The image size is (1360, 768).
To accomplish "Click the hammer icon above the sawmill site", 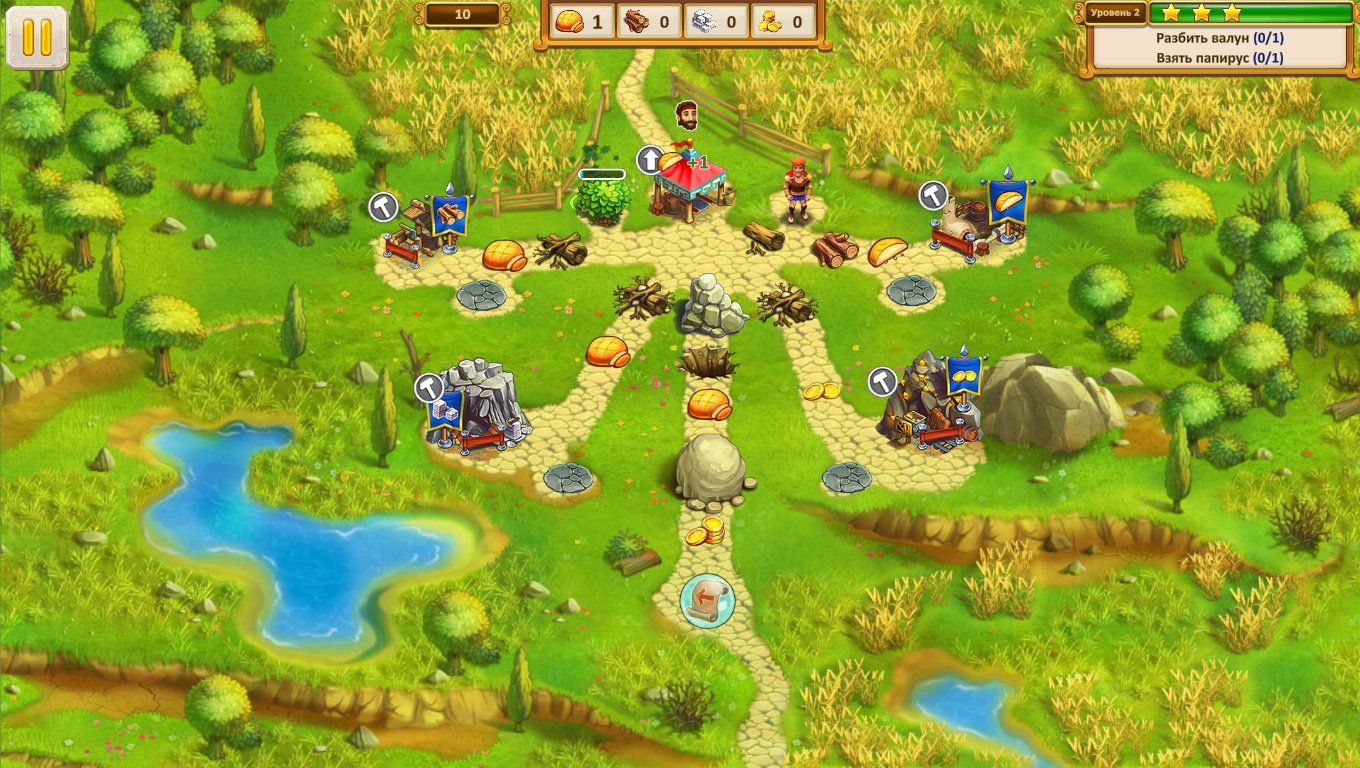I will point(384,207).
